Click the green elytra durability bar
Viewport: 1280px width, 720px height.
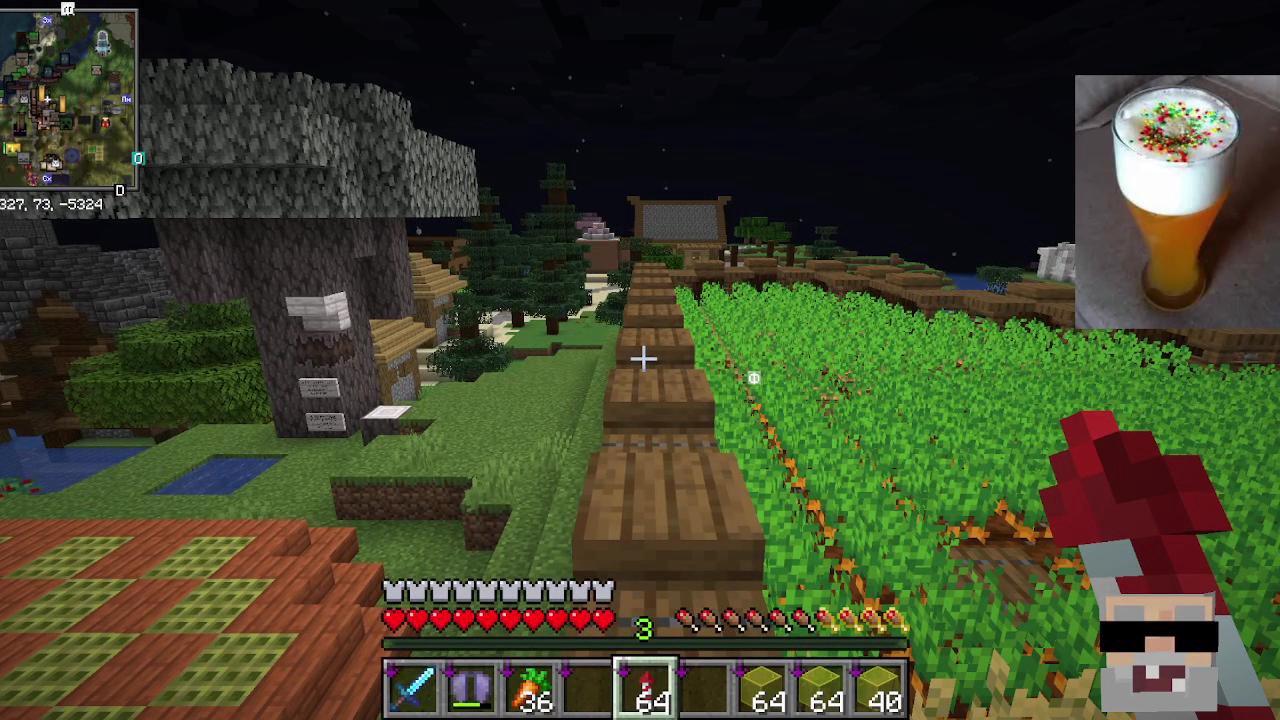[x=468, y=704]
